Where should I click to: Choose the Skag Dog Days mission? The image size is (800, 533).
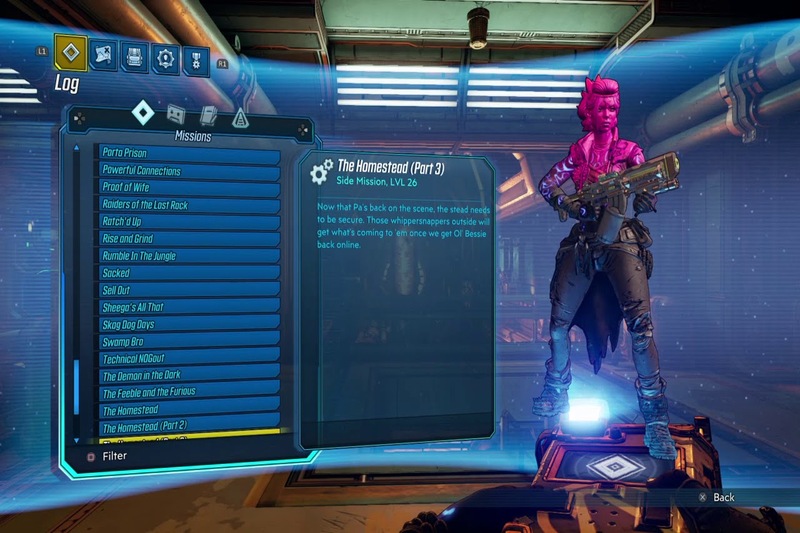point(188,324)
